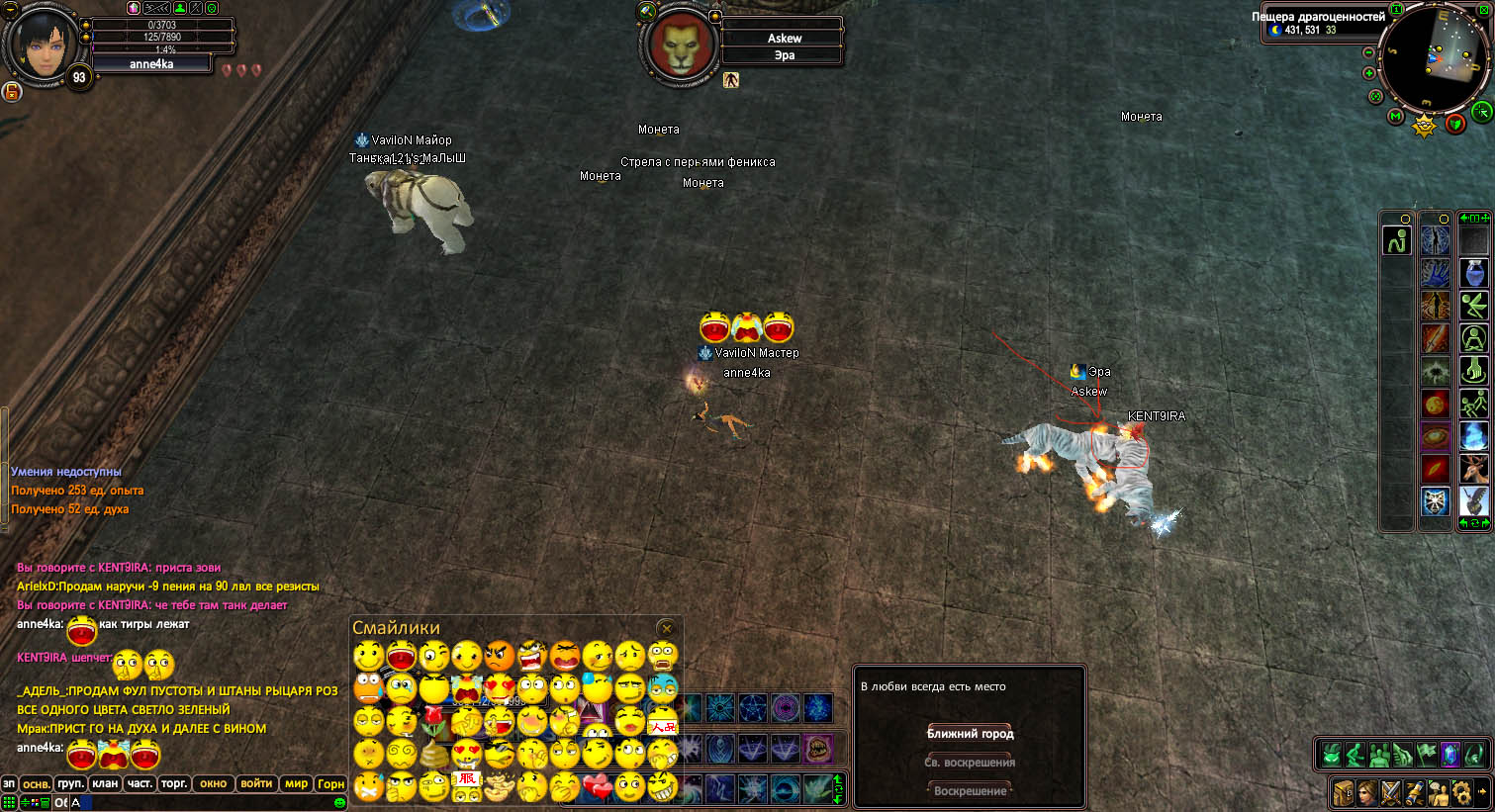Switch chat to the "мир" tab

(296, 783)
